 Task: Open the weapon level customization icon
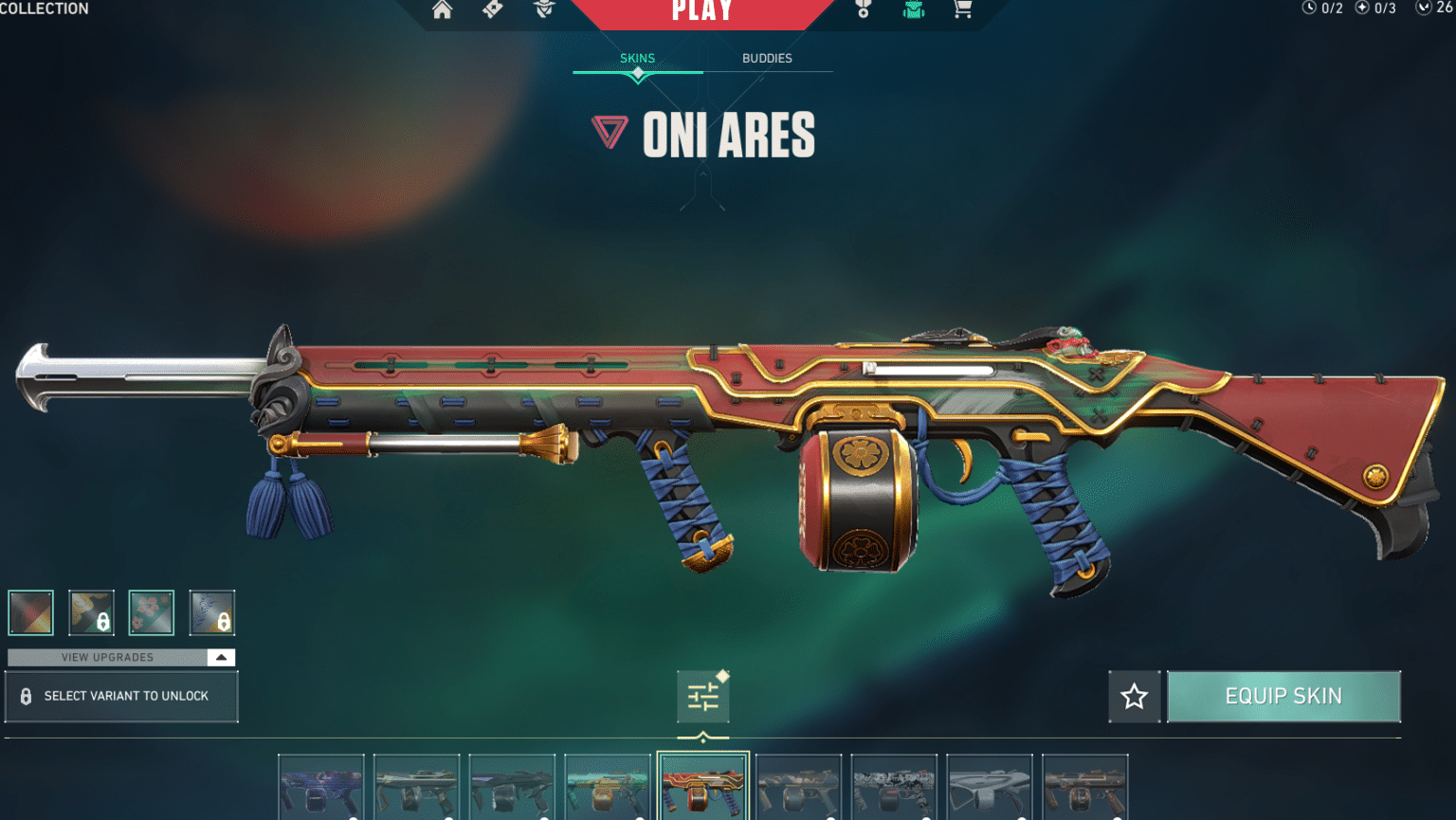tap(702, 695)
